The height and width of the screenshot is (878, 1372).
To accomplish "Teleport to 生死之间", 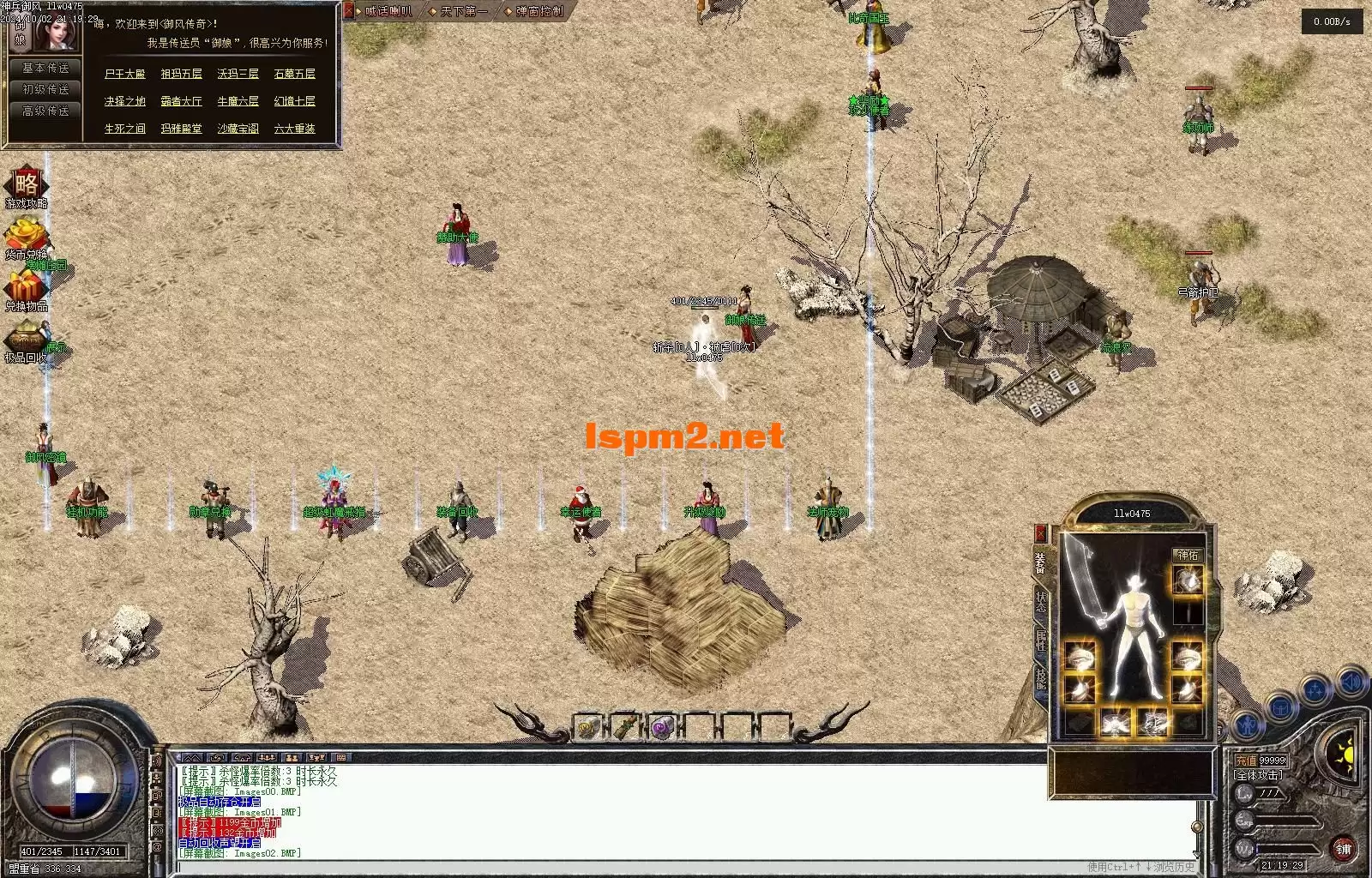I will [x=124, y=129].
